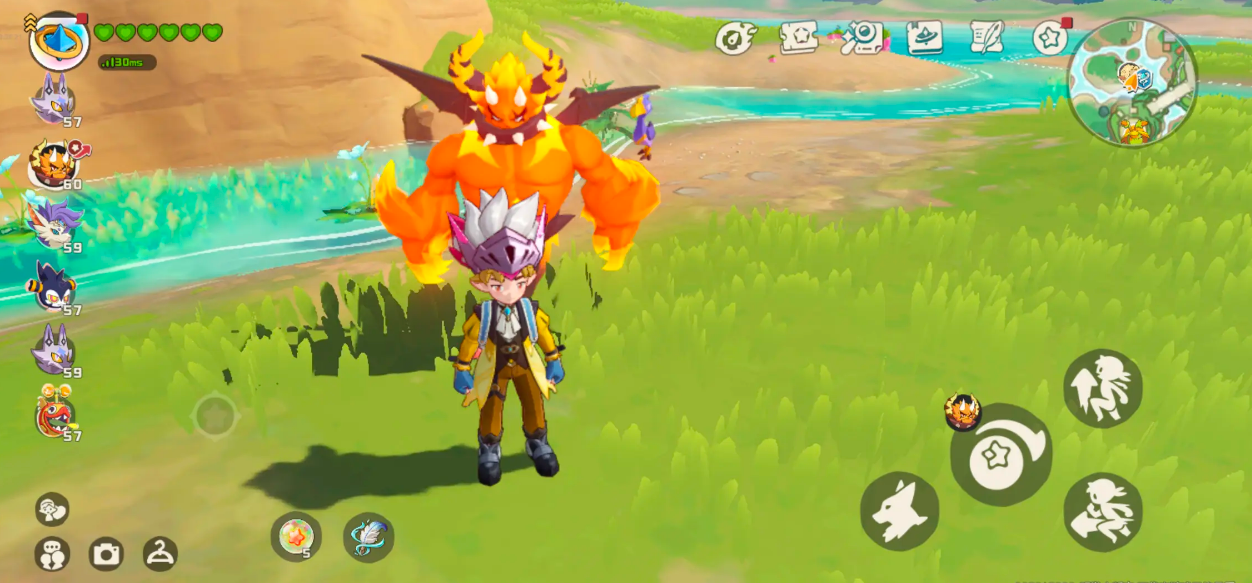Screen dimensions: 1252x583
Task: Open the clothes hanger wardrobe
Action: point(160,553)
